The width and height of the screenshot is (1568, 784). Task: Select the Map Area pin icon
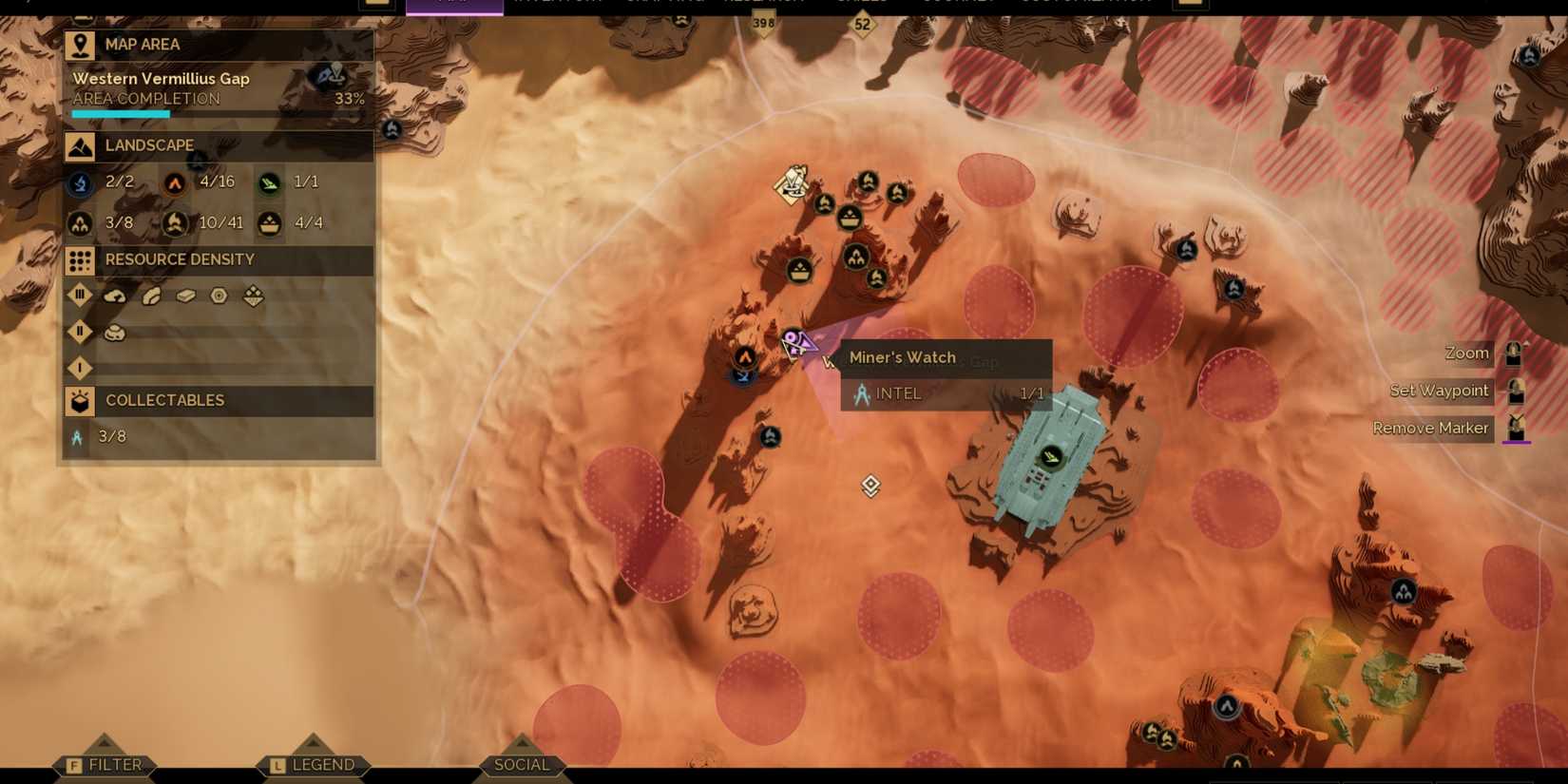[79, 44]
